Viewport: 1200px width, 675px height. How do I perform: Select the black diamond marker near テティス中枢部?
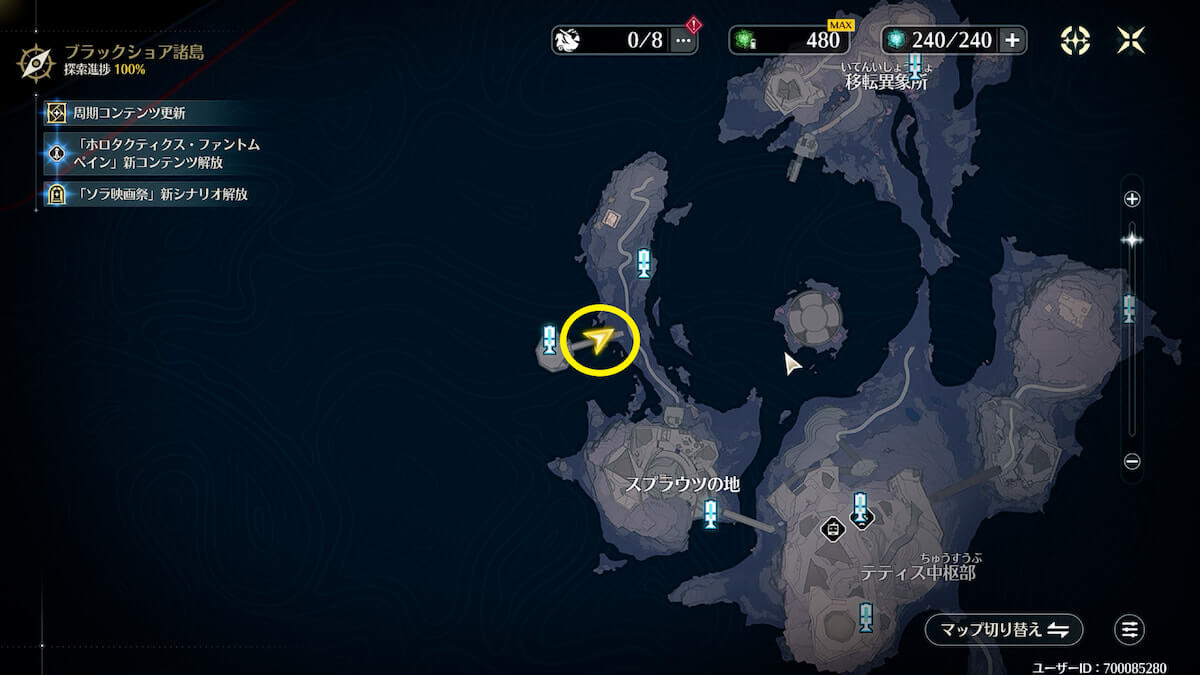pyautogui.click(x=832, y=528)
